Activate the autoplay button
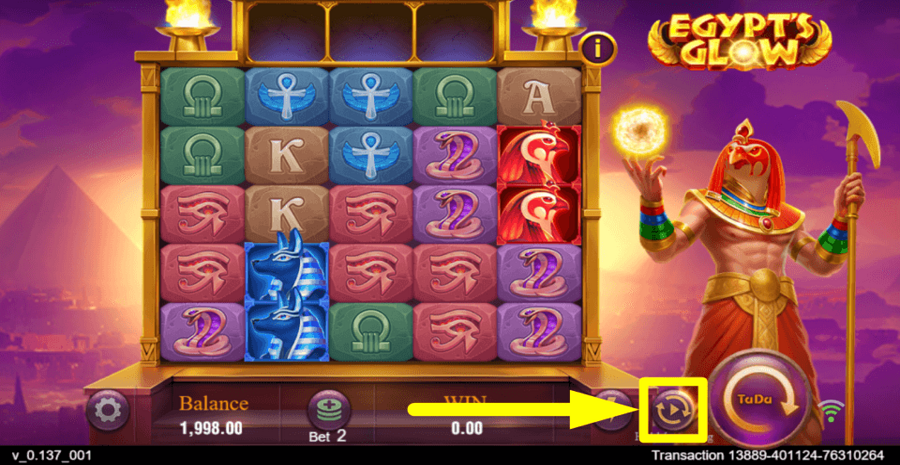The height and width of the screenshot is (465, 900). click(671, 409)
